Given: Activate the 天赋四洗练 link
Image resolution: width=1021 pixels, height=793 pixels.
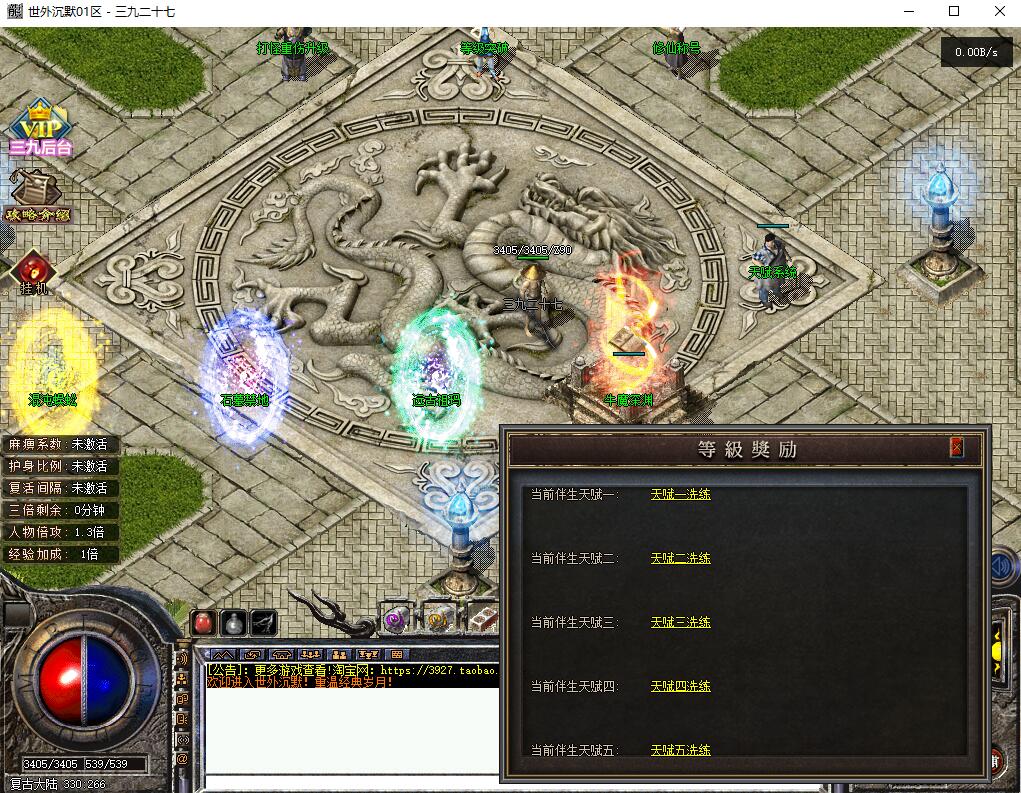Looking at the screenshot, I should pos(680,686).
